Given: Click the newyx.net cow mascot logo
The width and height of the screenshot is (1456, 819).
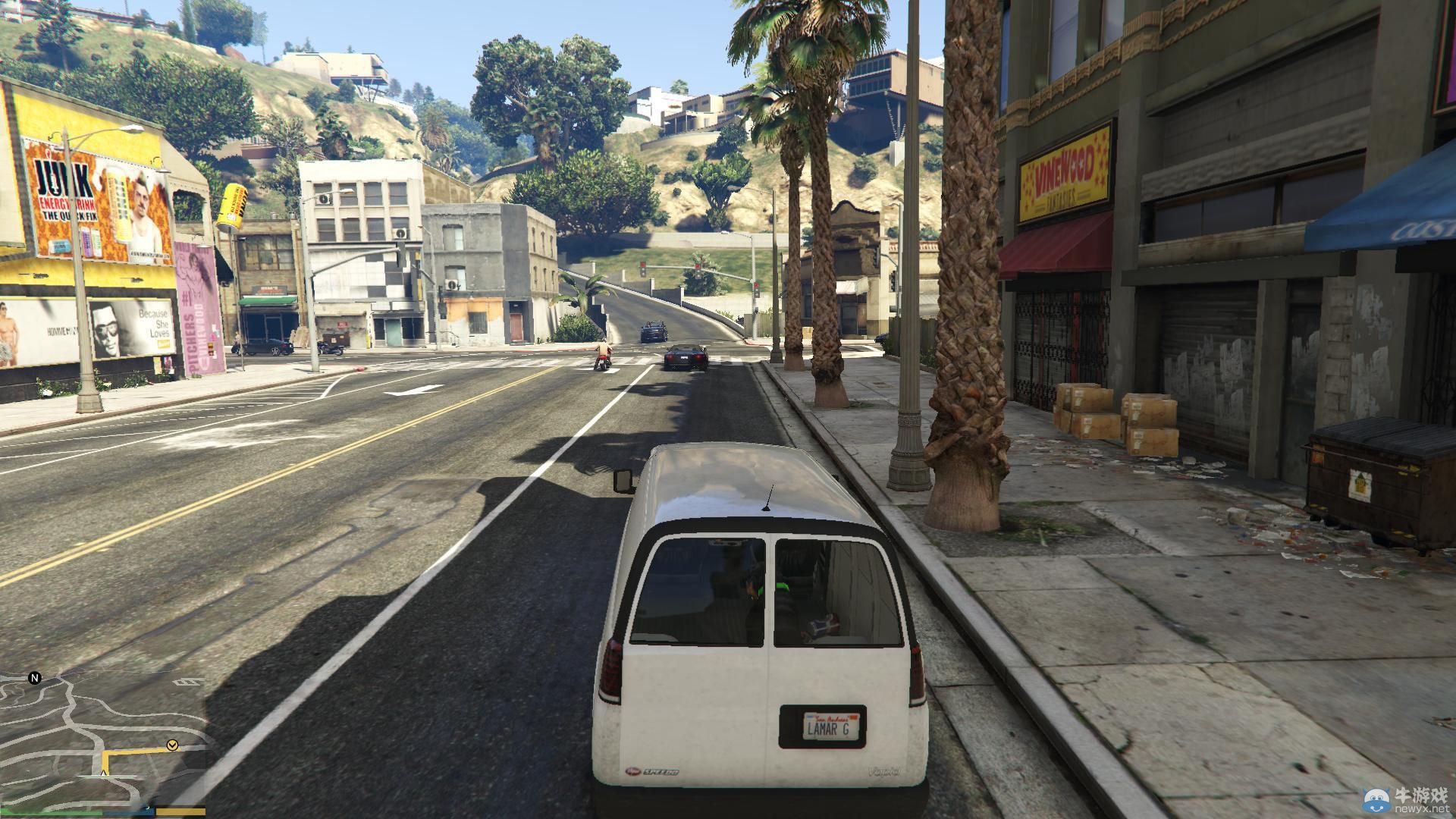Looking at the screenshot, I should [1376, 801].
